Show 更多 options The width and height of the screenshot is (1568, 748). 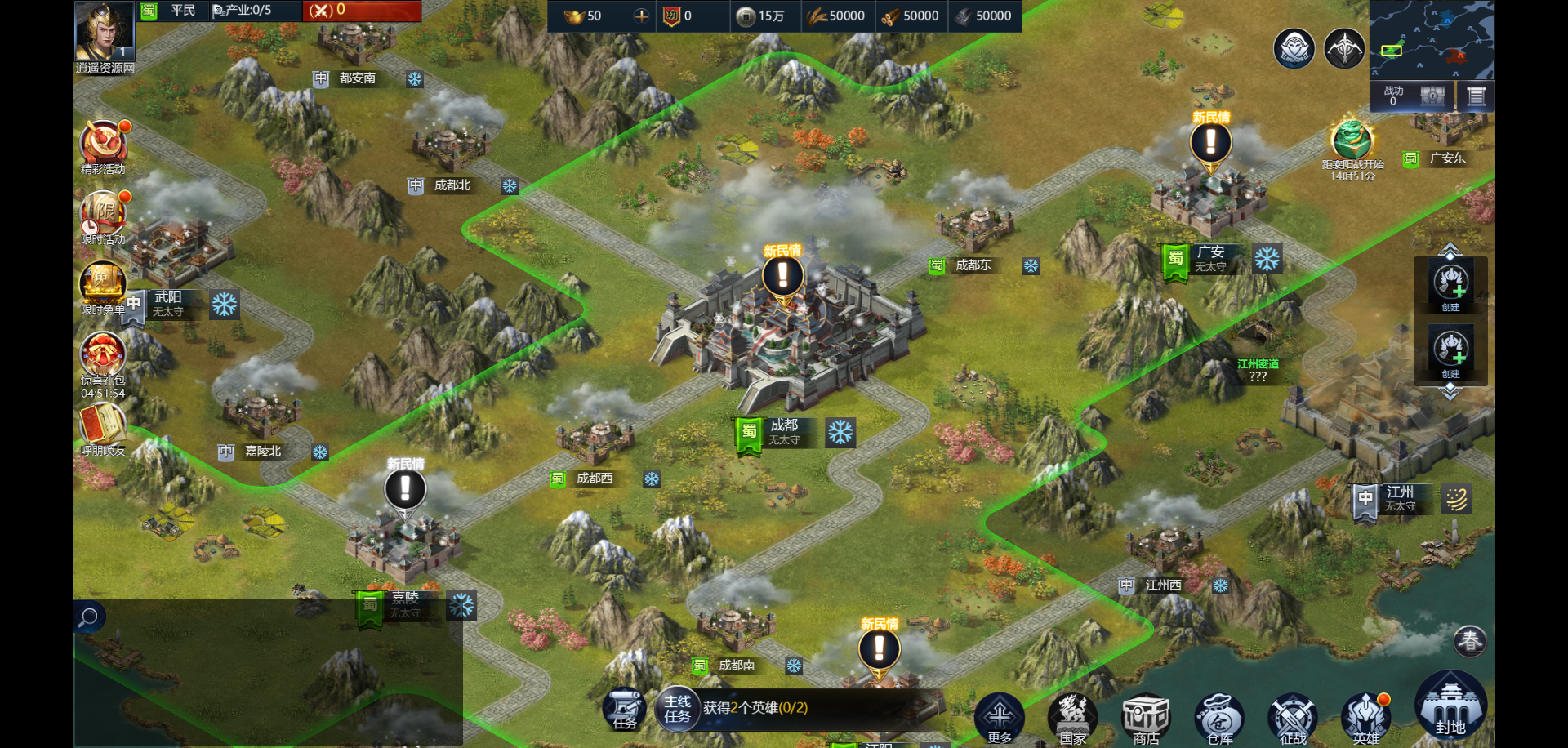point(1000,717)
